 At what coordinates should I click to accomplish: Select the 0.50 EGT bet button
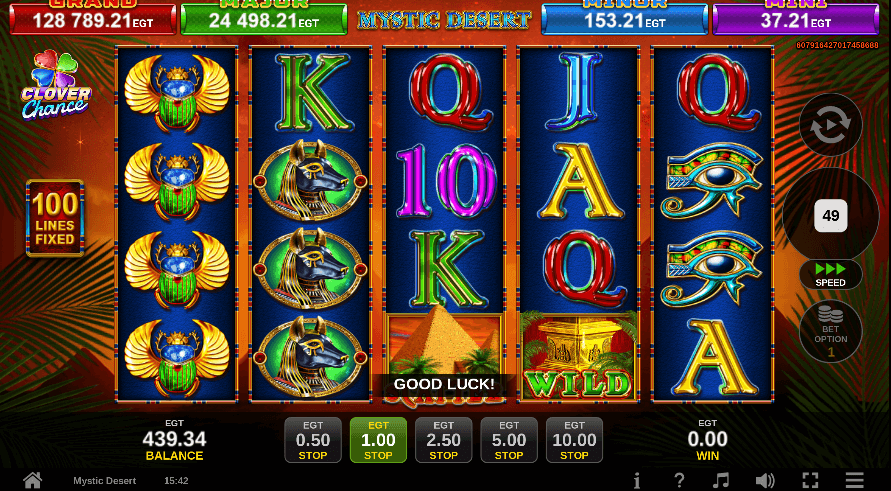(x=313, y=440)
